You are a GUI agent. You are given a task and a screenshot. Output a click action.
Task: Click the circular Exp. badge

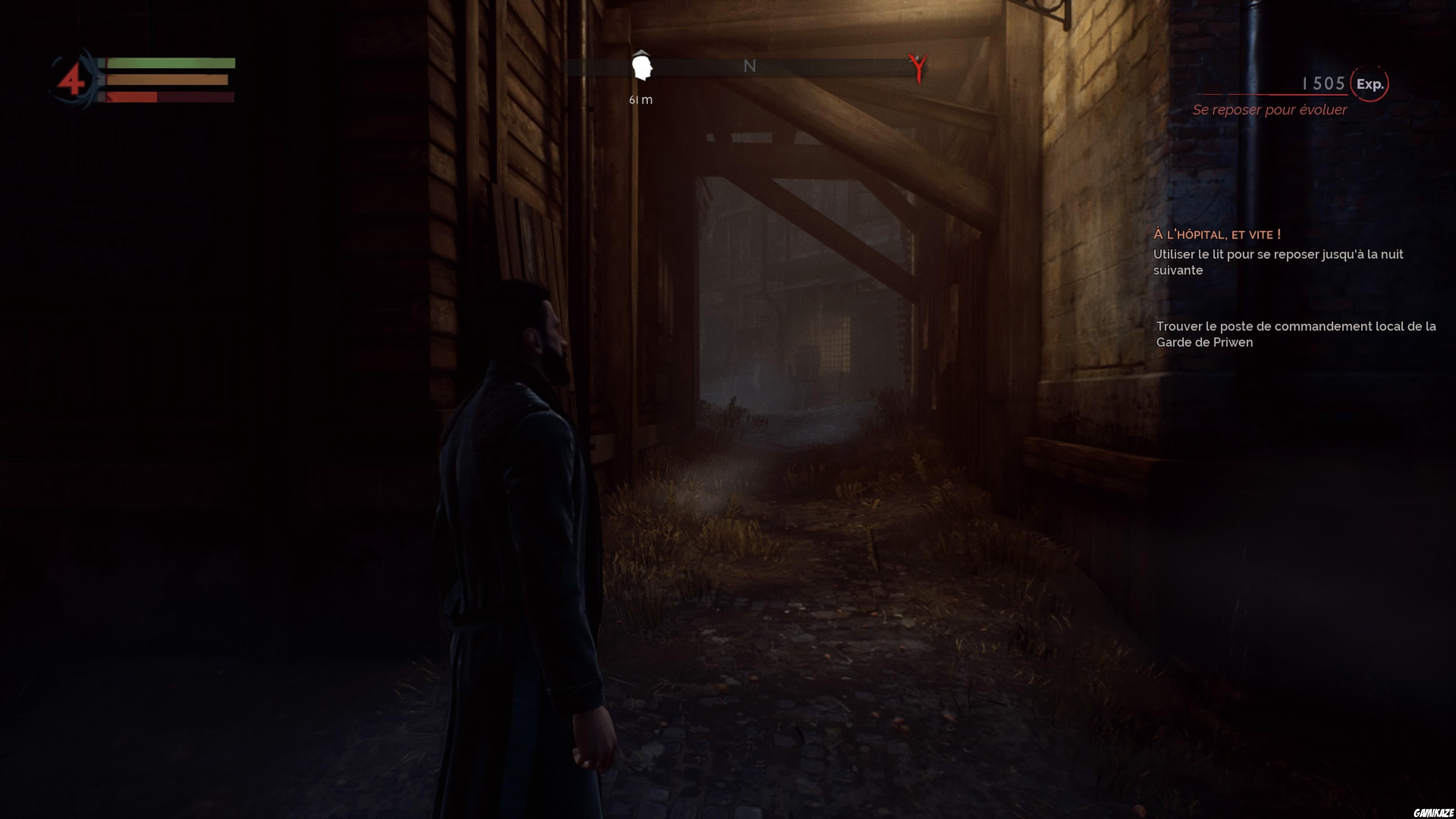[x=1371, y=85]
